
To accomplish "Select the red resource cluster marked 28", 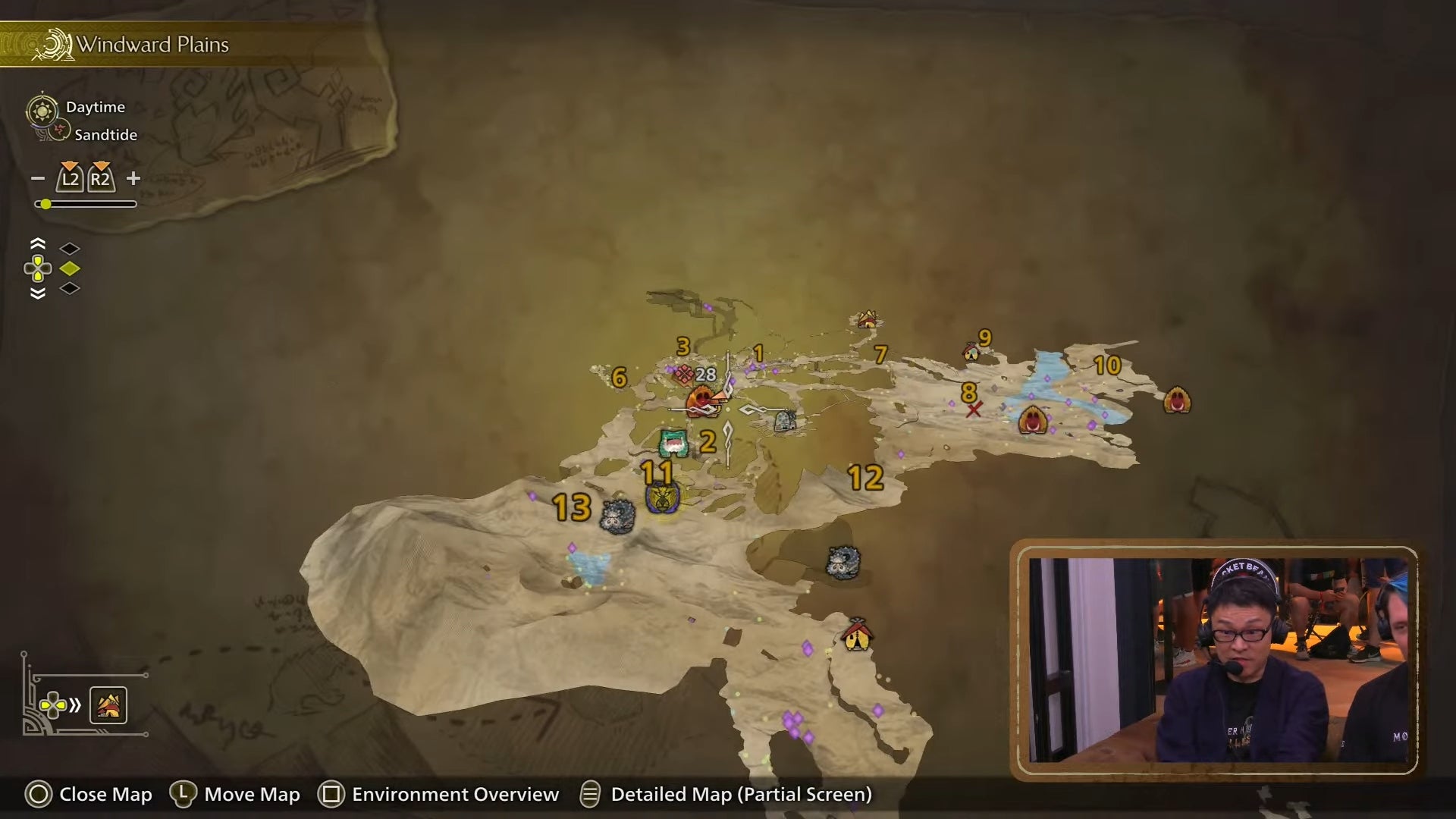I will tap(685, 375).
